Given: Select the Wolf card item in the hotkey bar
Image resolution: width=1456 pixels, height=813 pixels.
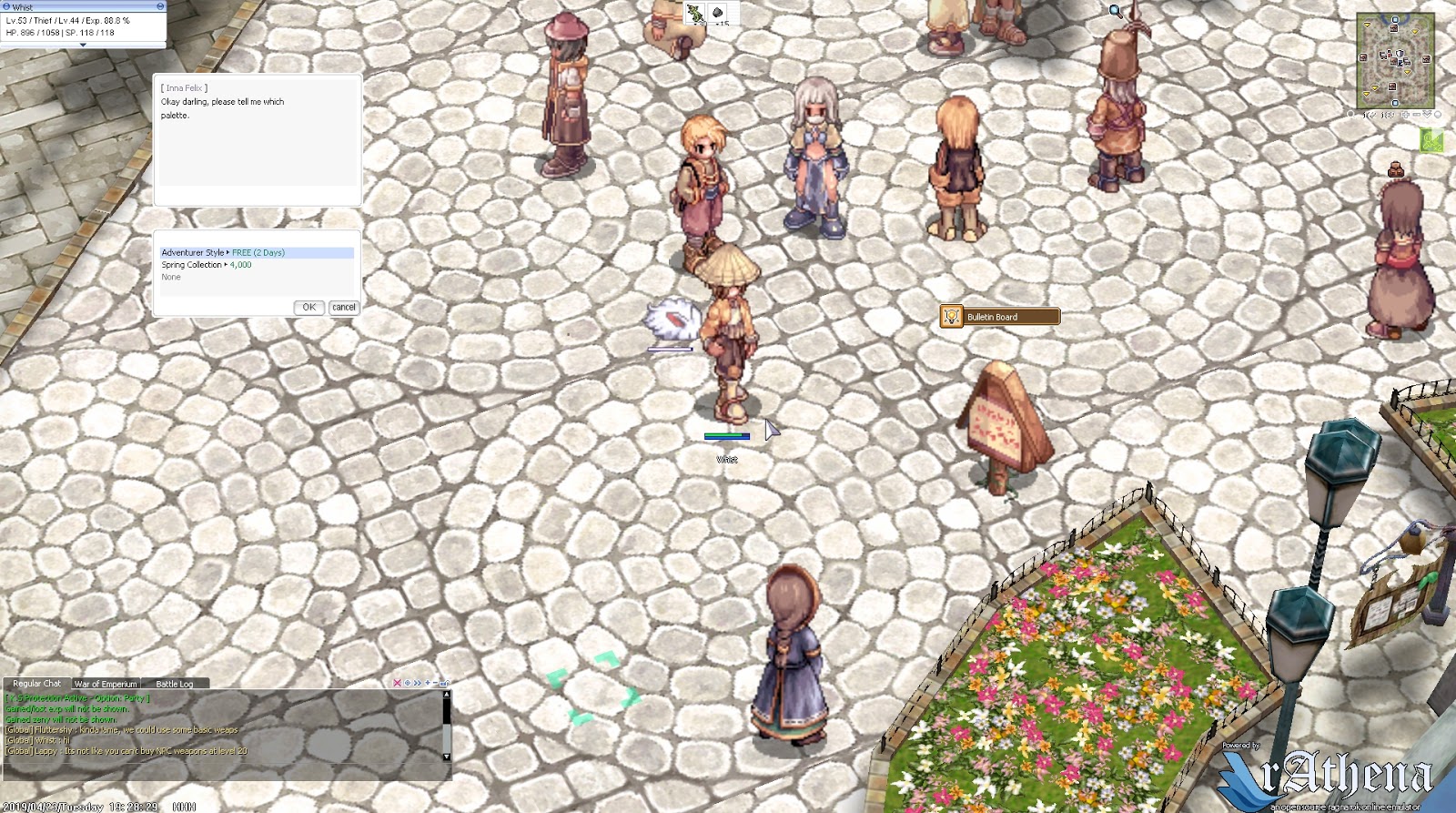Looking at the screenshot, I should pyautogui.click(x=693, y=15).
